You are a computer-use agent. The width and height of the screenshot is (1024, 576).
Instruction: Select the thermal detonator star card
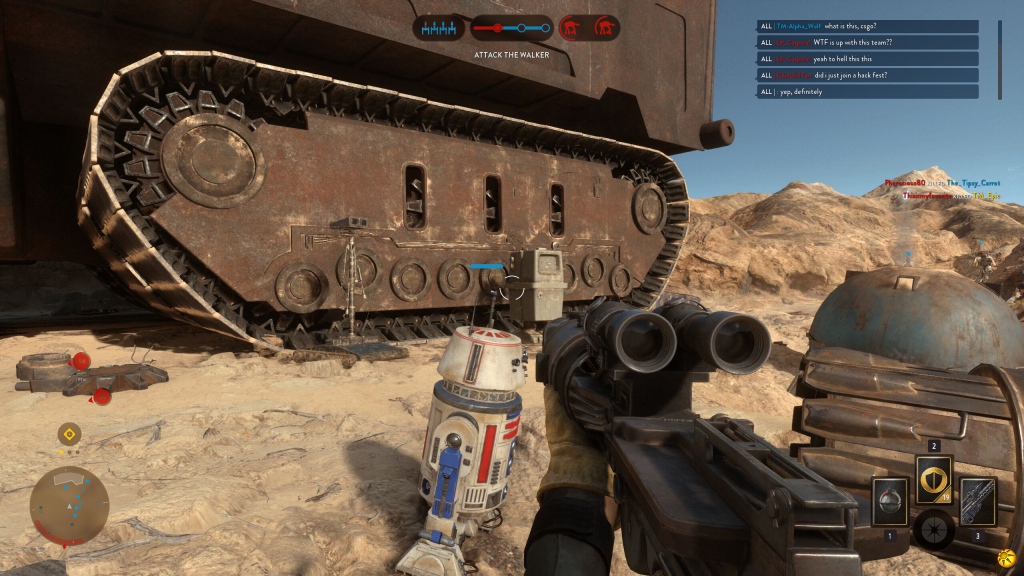click(889, 500)
